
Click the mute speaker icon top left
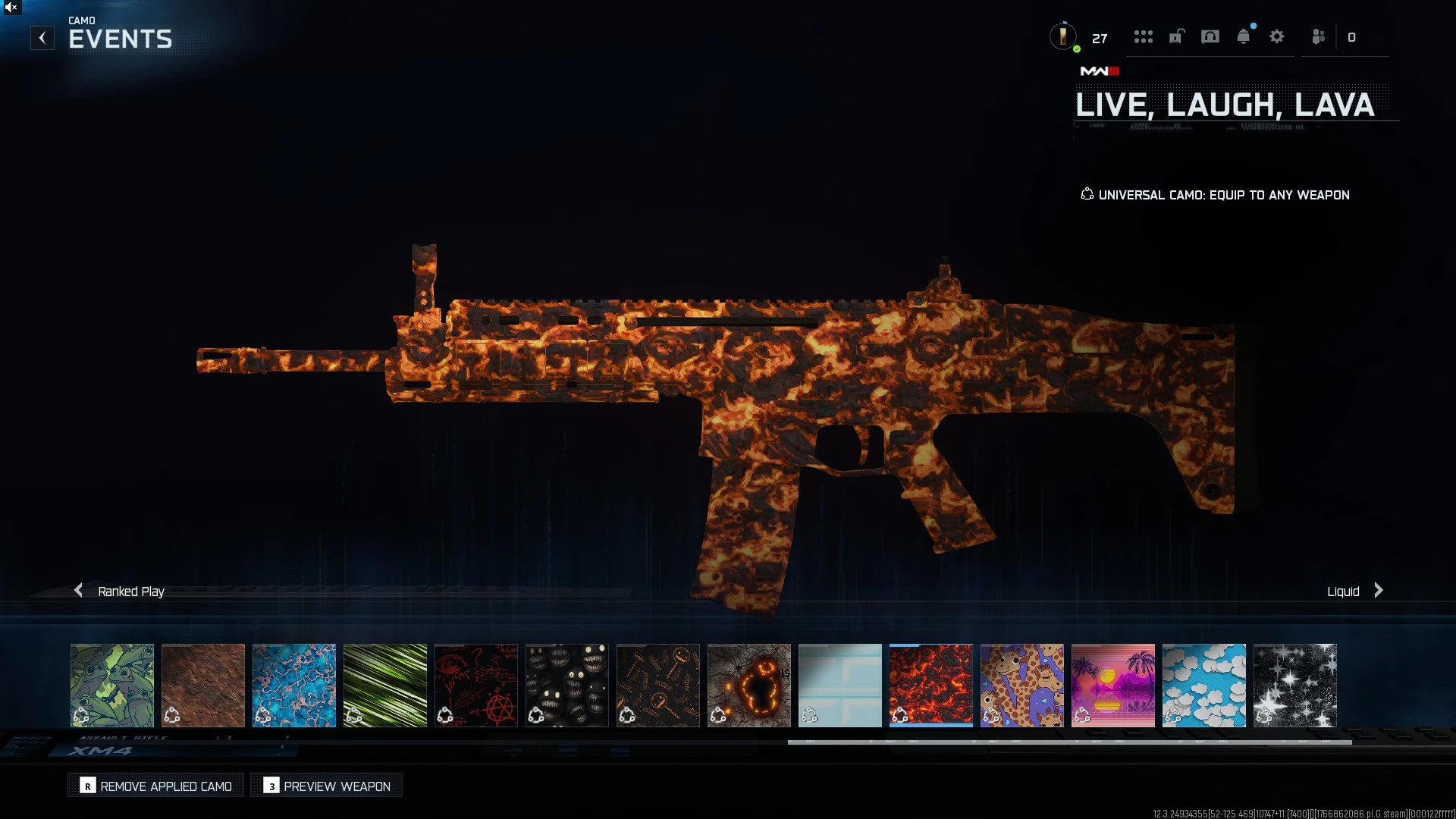point(11,8)
